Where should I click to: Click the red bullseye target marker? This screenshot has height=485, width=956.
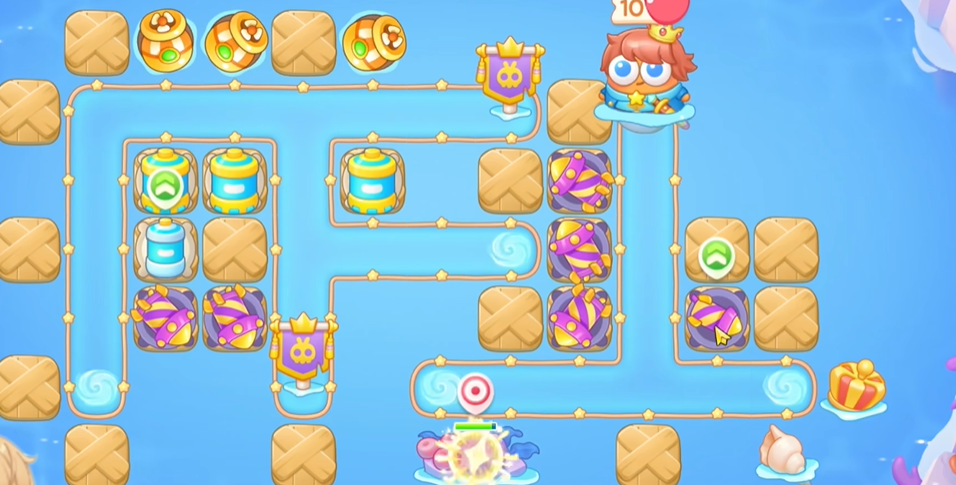tap(475, 390)
